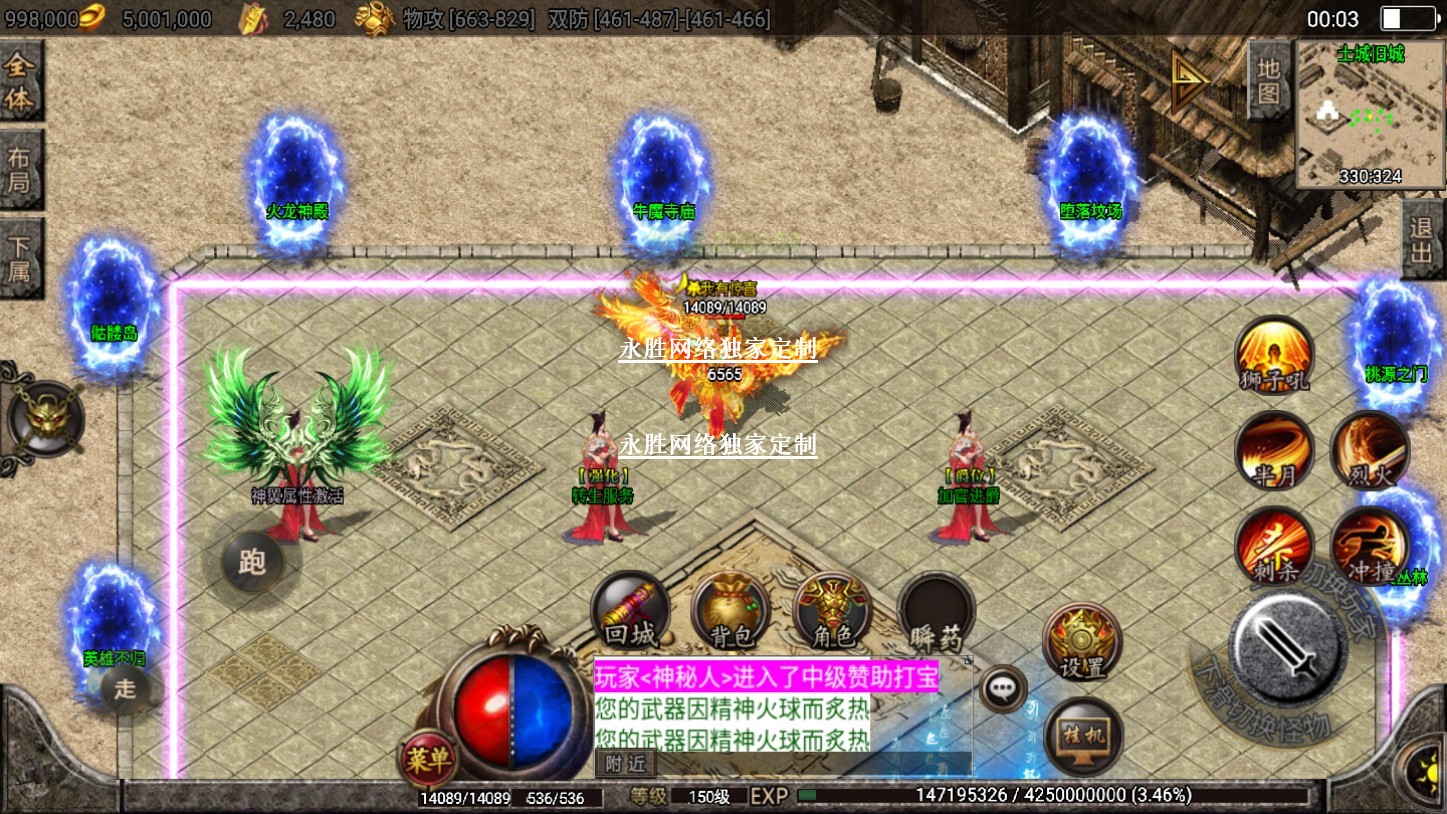Open the 角色 character sheet
The image size is (1447, 814).
click(832, 612)
